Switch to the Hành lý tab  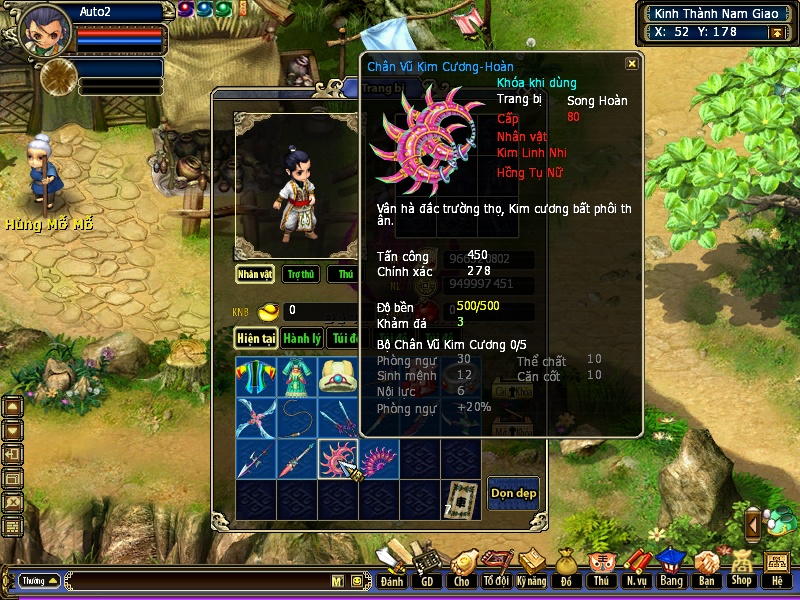tap(301, 339)
